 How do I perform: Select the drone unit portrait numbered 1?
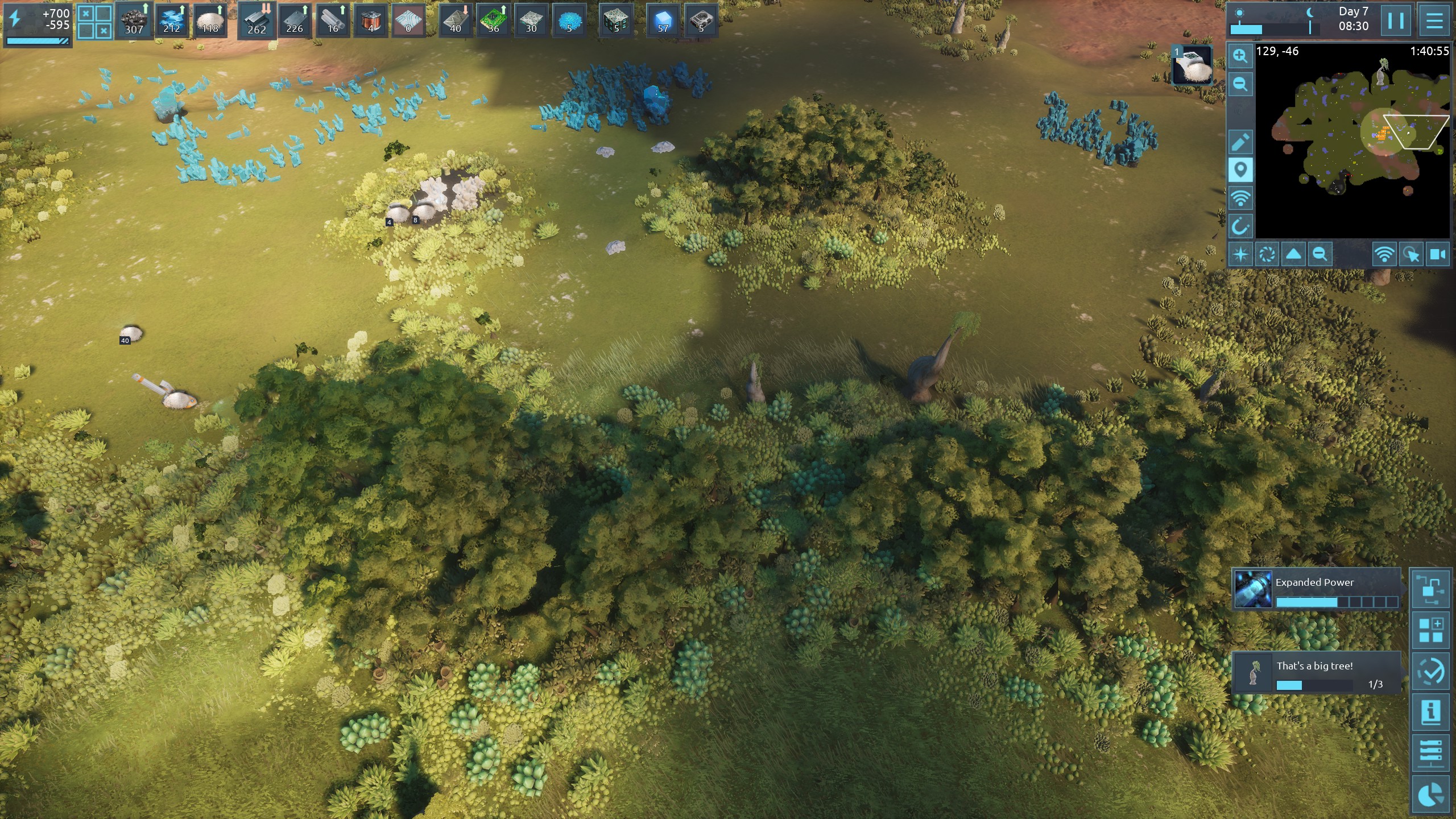coord(1192,65)
